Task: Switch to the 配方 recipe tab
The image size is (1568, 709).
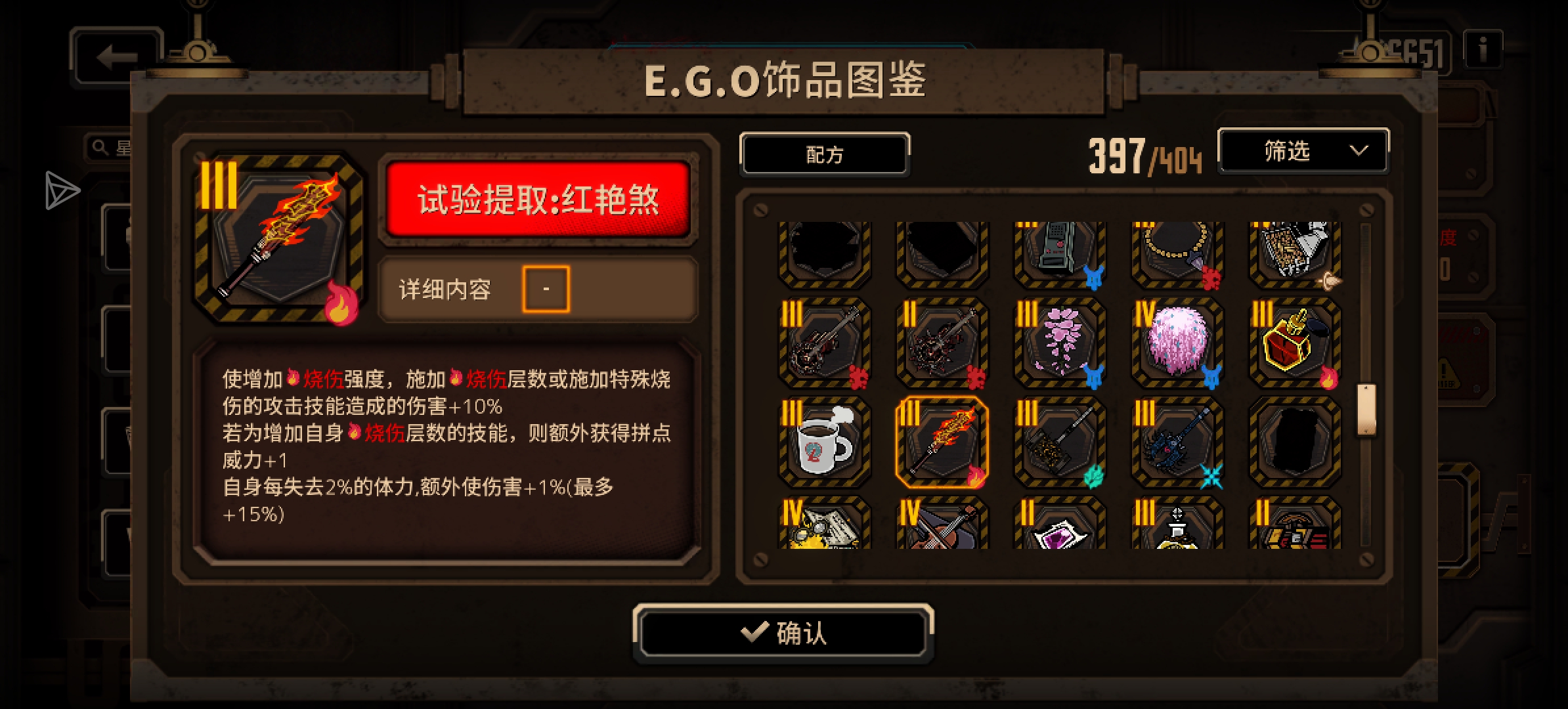Action: pyautogui.click(x=825, y=153)
